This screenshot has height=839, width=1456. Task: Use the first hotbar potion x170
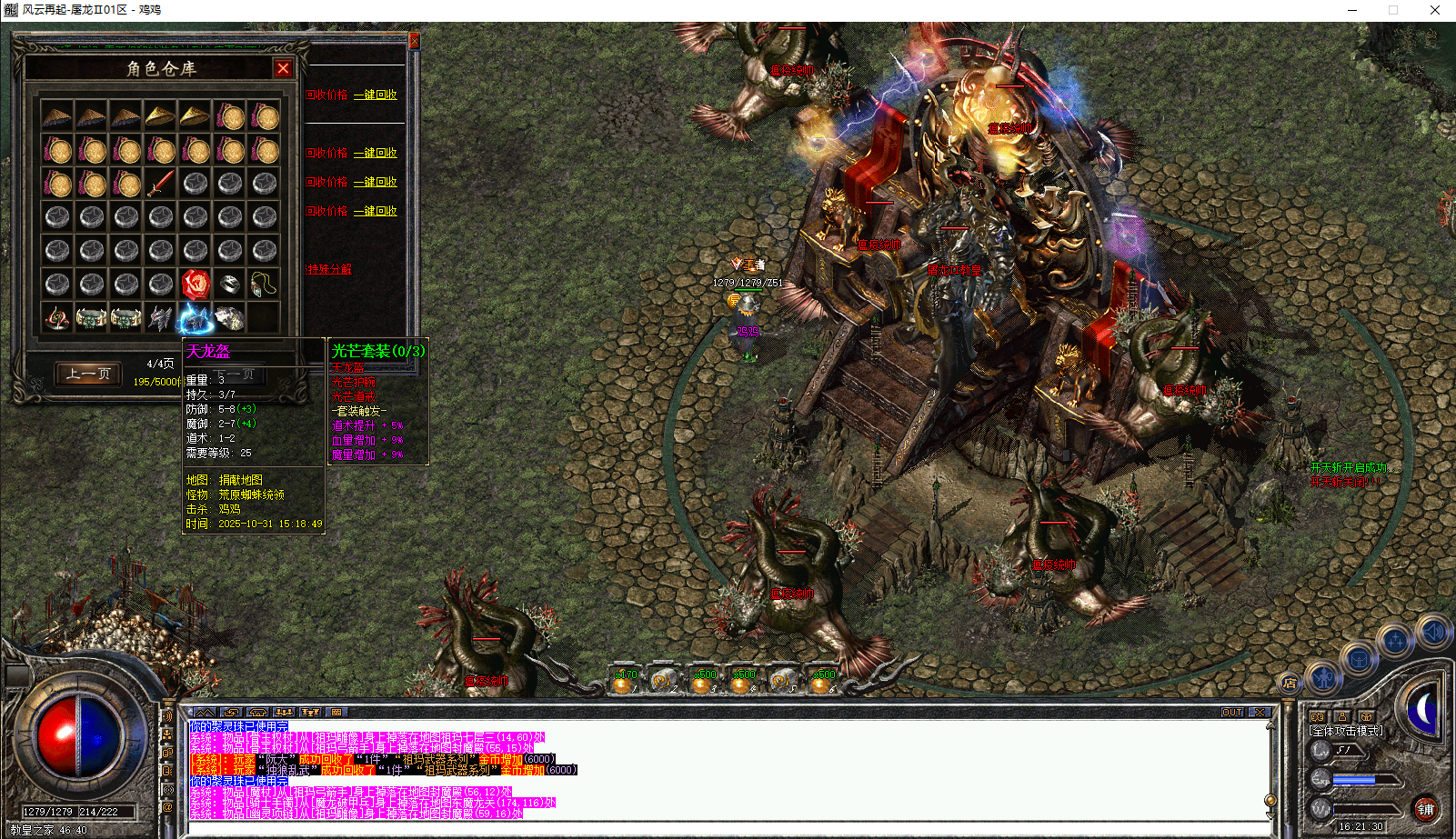point(623,681)
